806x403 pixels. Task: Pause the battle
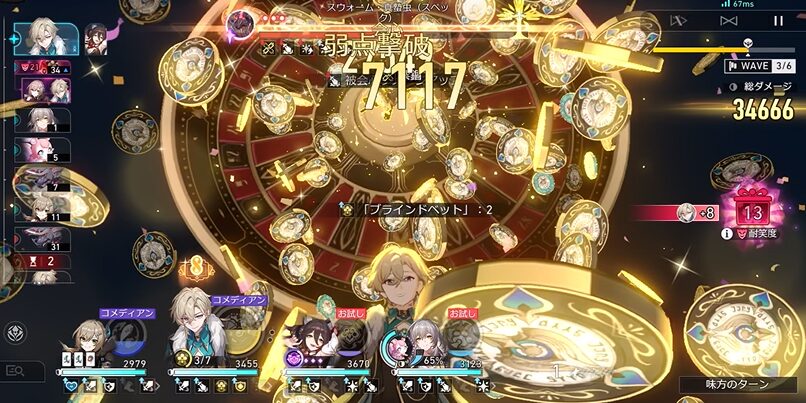pyautogui.click(x=778, y=20)
